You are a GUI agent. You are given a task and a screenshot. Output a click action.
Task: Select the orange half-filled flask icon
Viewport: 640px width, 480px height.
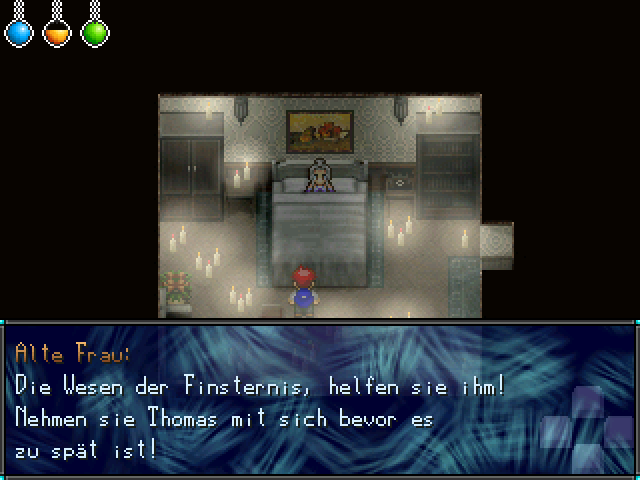pos(57,33)
